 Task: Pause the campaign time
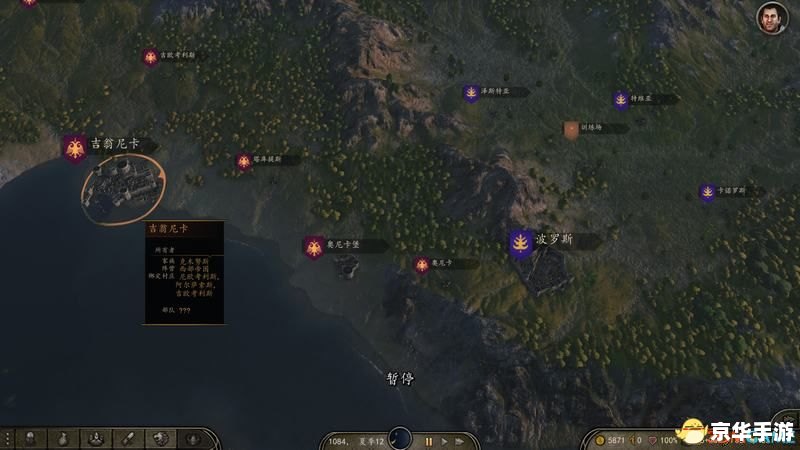(430, 440)
